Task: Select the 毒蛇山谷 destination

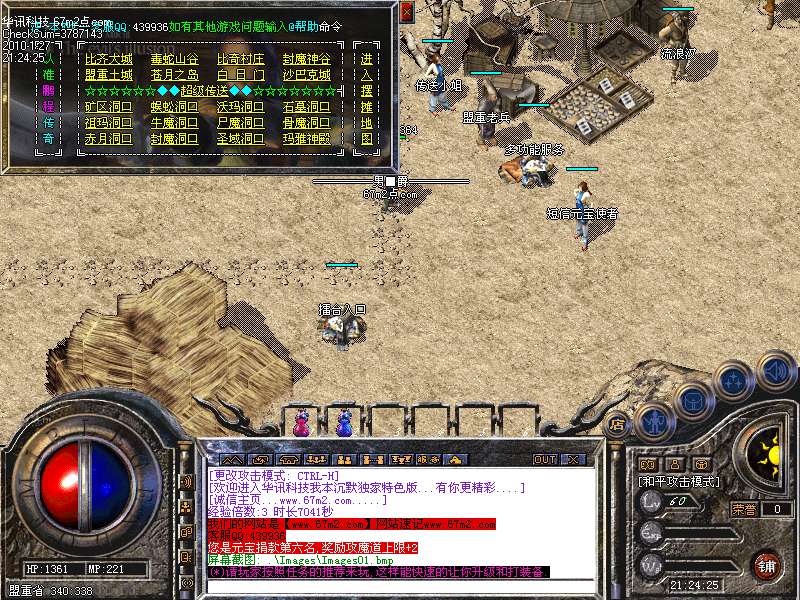Action: coord(174,59)
